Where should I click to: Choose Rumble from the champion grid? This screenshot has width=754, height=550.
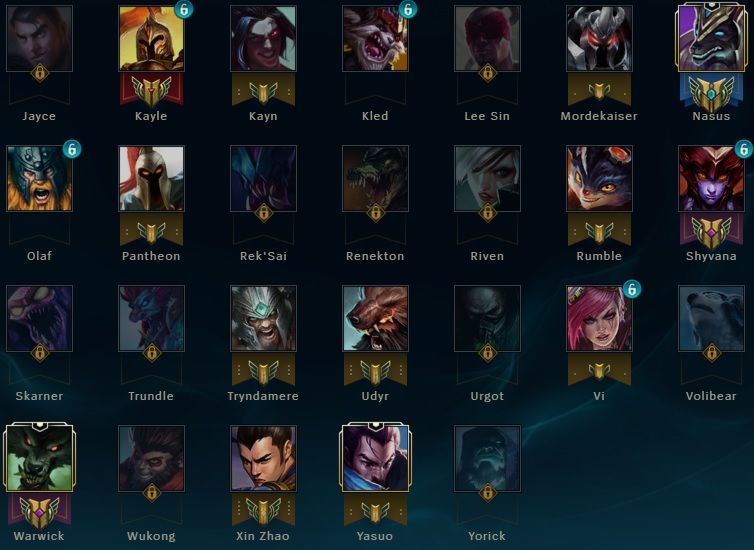coord(599,178)
